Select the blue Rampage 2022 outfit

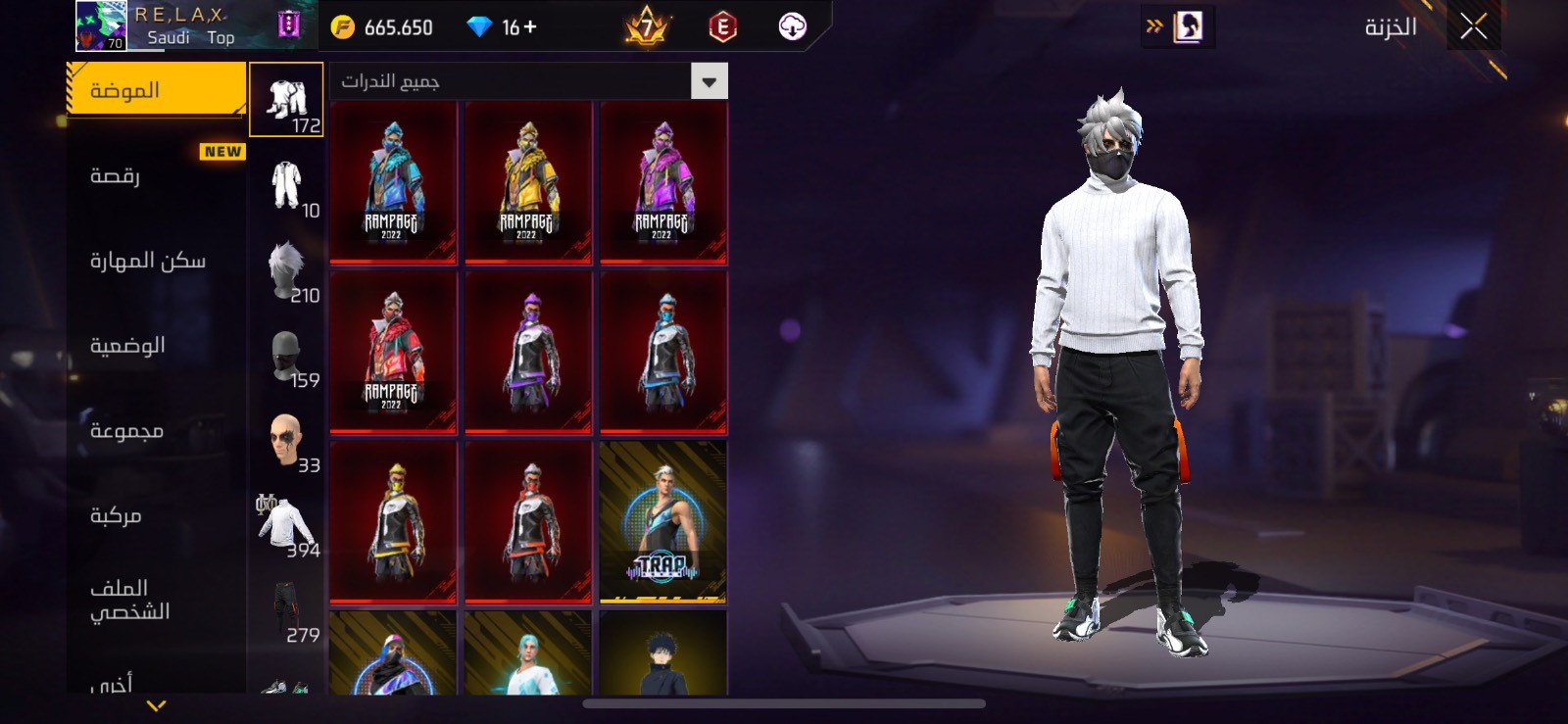tap(393, 182)
